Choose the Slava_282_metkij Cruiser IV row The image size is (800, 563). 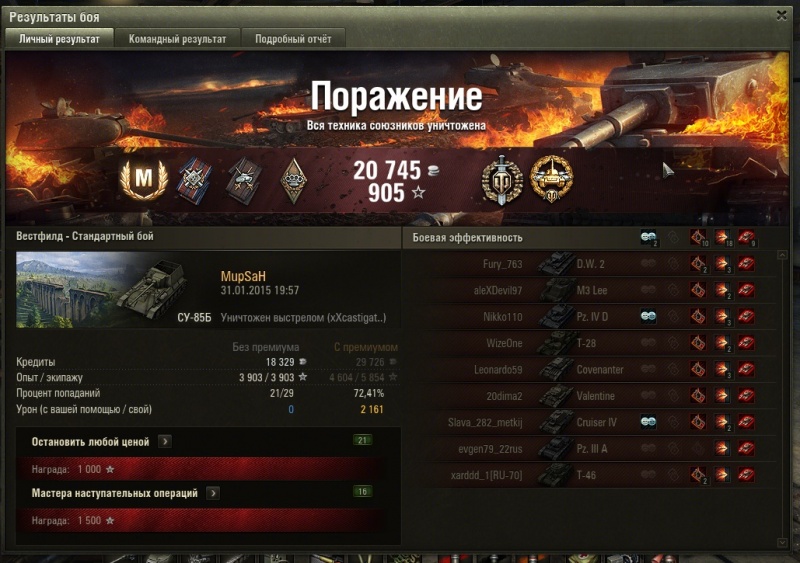tap(588, 422)
